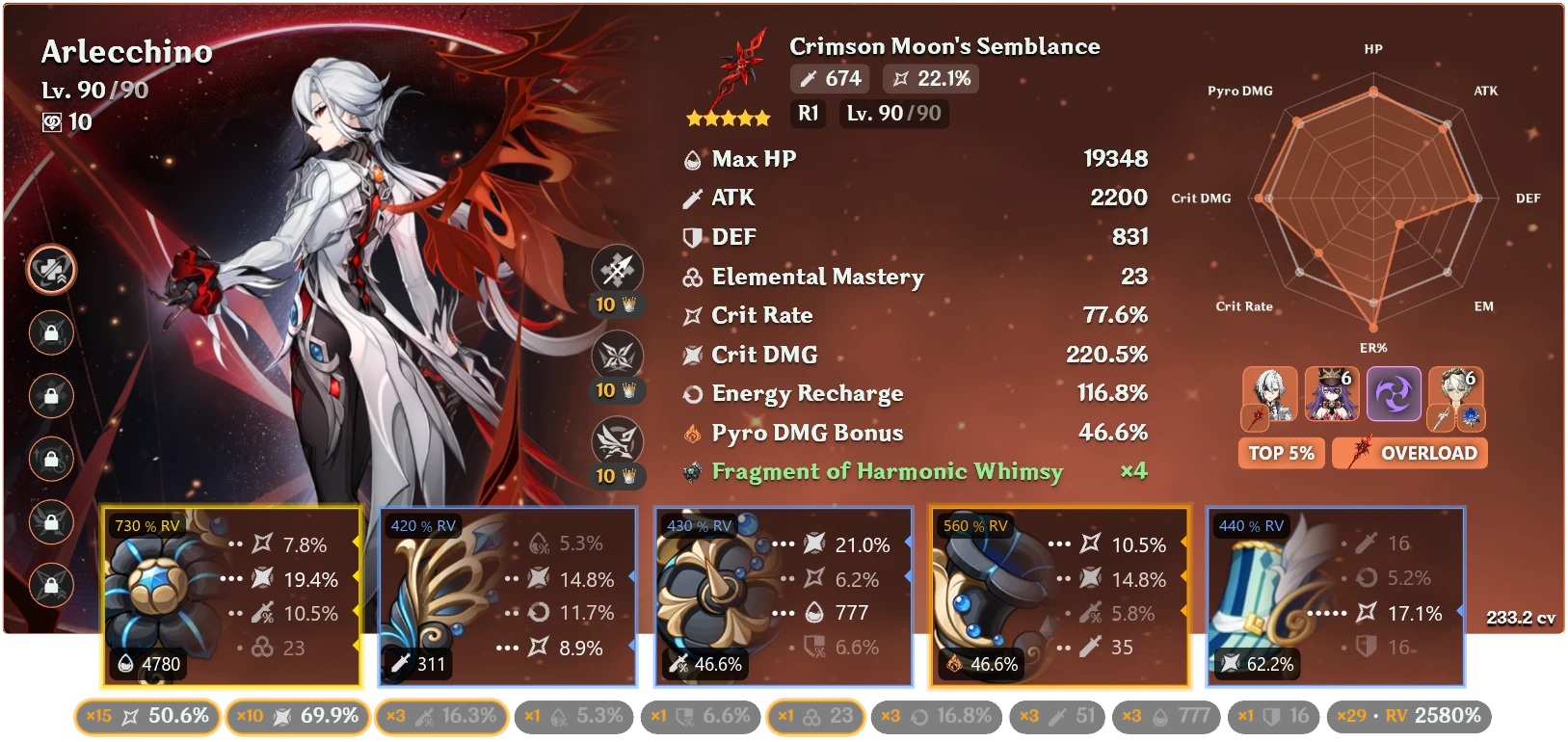
Task: Select the Elemental Skill talent icon
Action: (617, 356)
